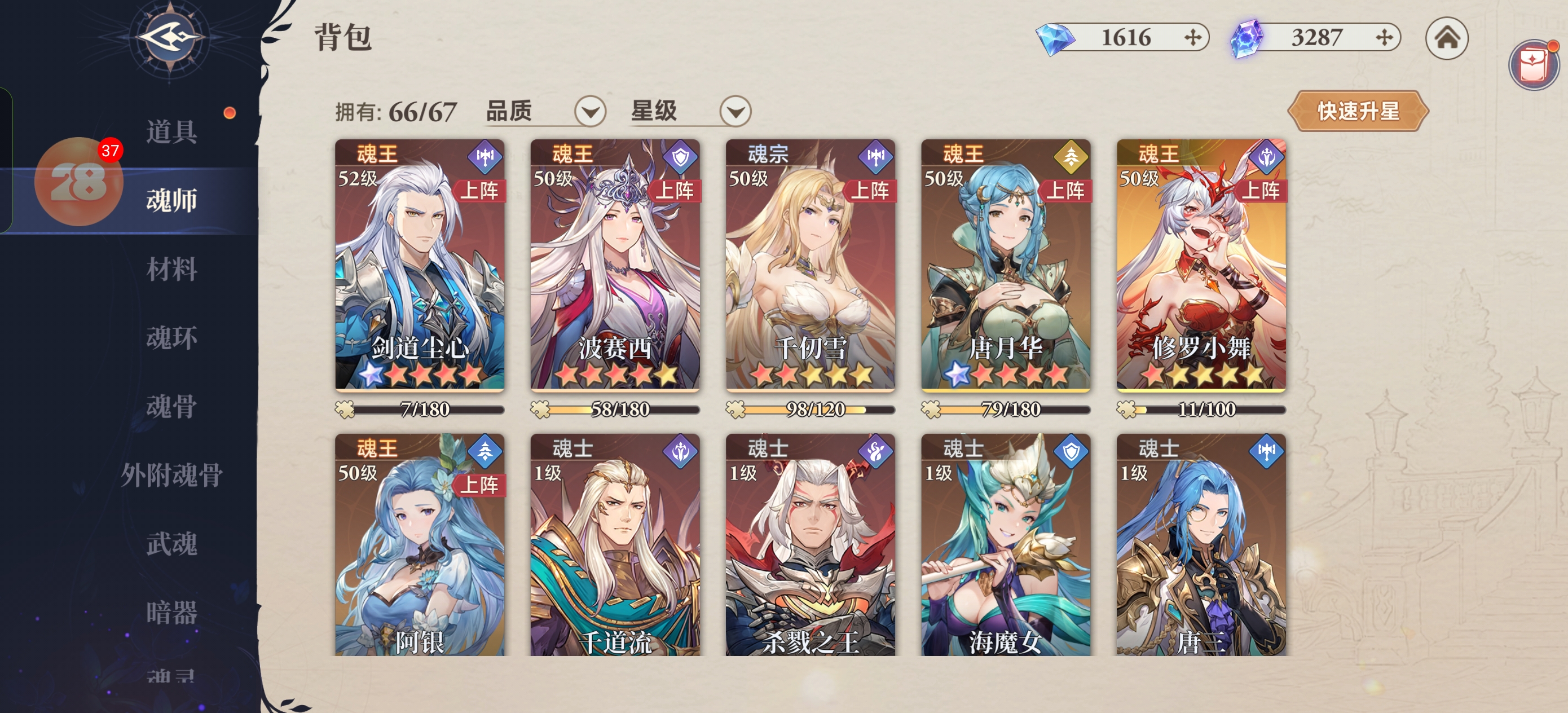Open the 星级 star level dropdown
This screenshot has width=1568, height=713.
pos(735,112)
